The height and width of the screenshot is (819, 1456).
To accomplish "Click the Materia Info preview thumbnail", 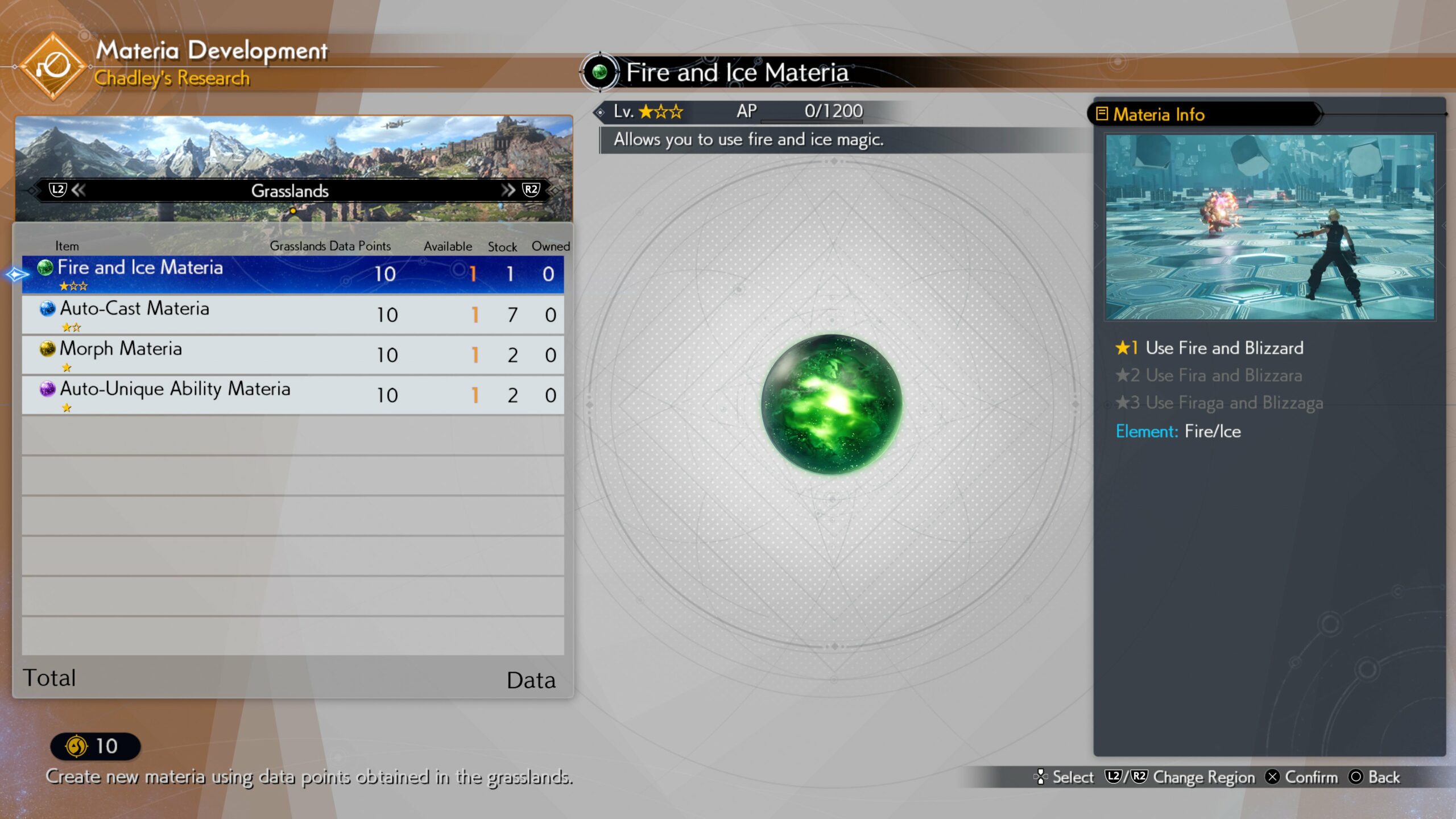I will point(1269,227).
